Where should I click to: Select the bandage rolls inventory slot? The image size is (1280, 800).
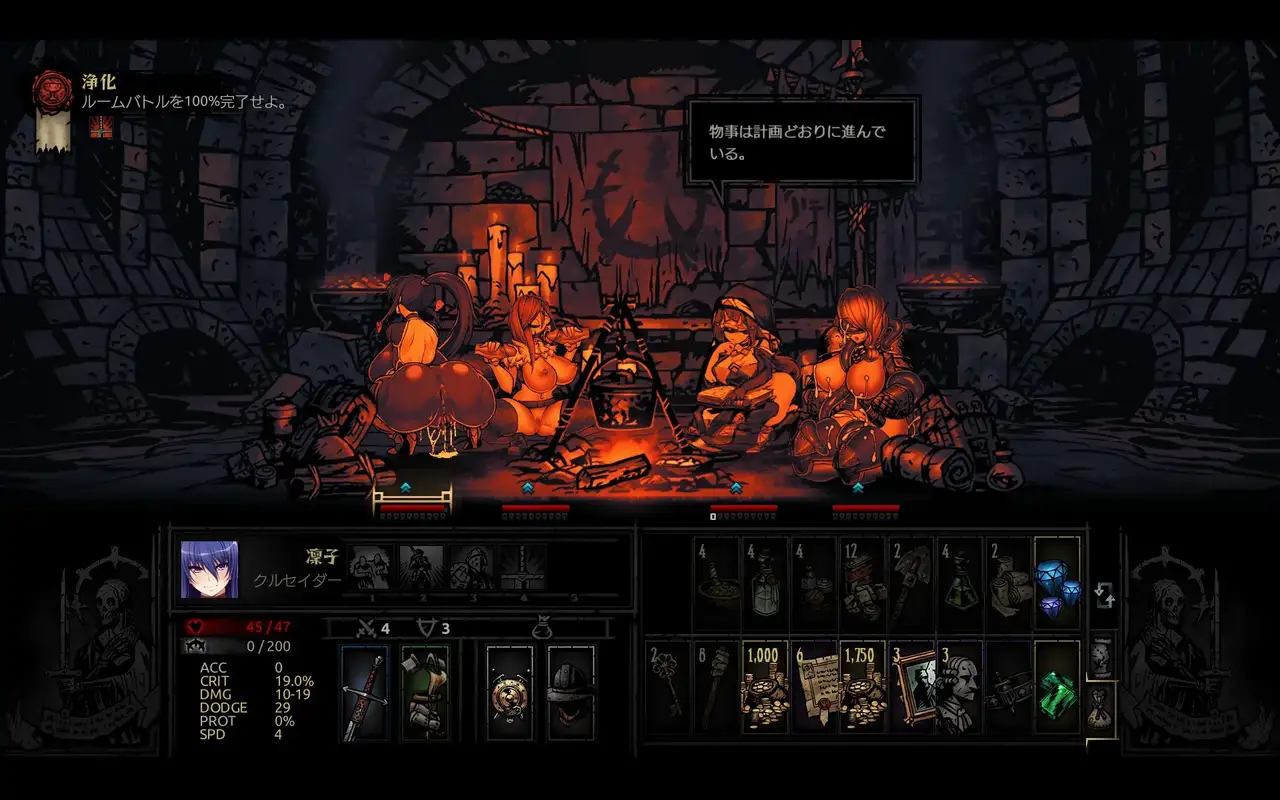coord(1008,584)
